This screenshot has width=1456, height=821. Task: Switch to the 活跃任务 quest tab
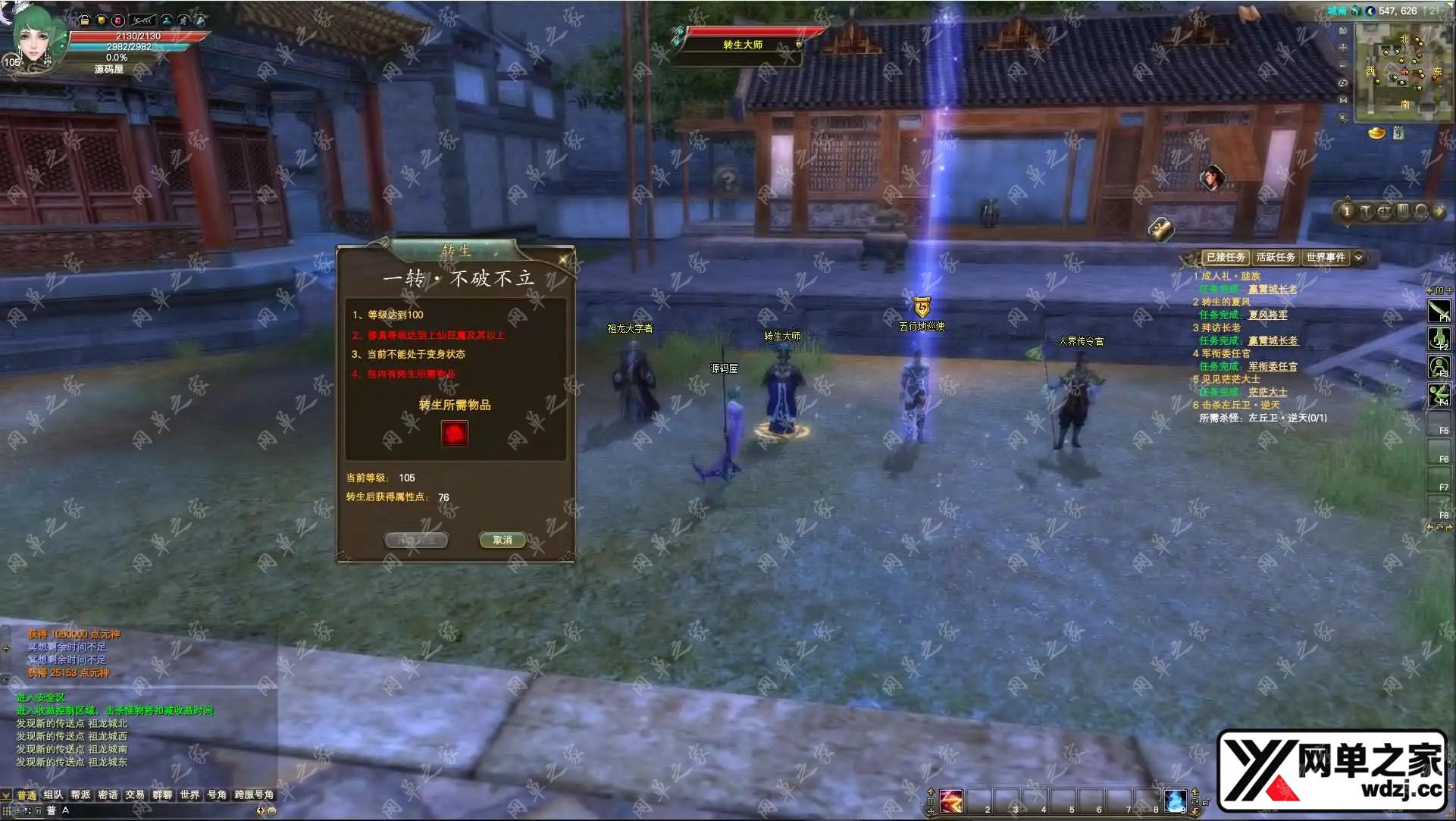1276,258
